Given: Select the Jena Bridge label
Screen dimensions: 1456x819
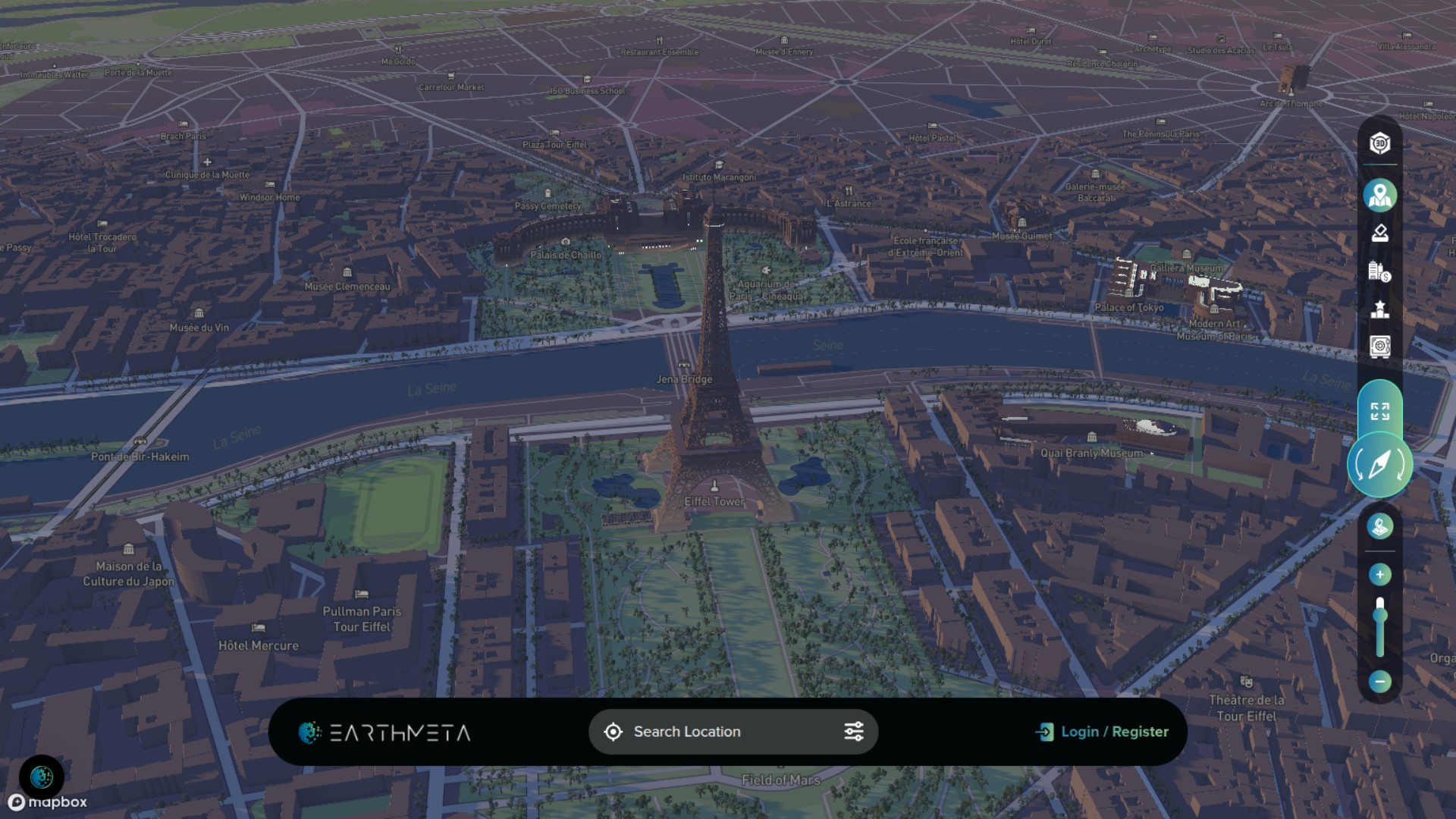Looking at the screenshot, I should 683,379.
